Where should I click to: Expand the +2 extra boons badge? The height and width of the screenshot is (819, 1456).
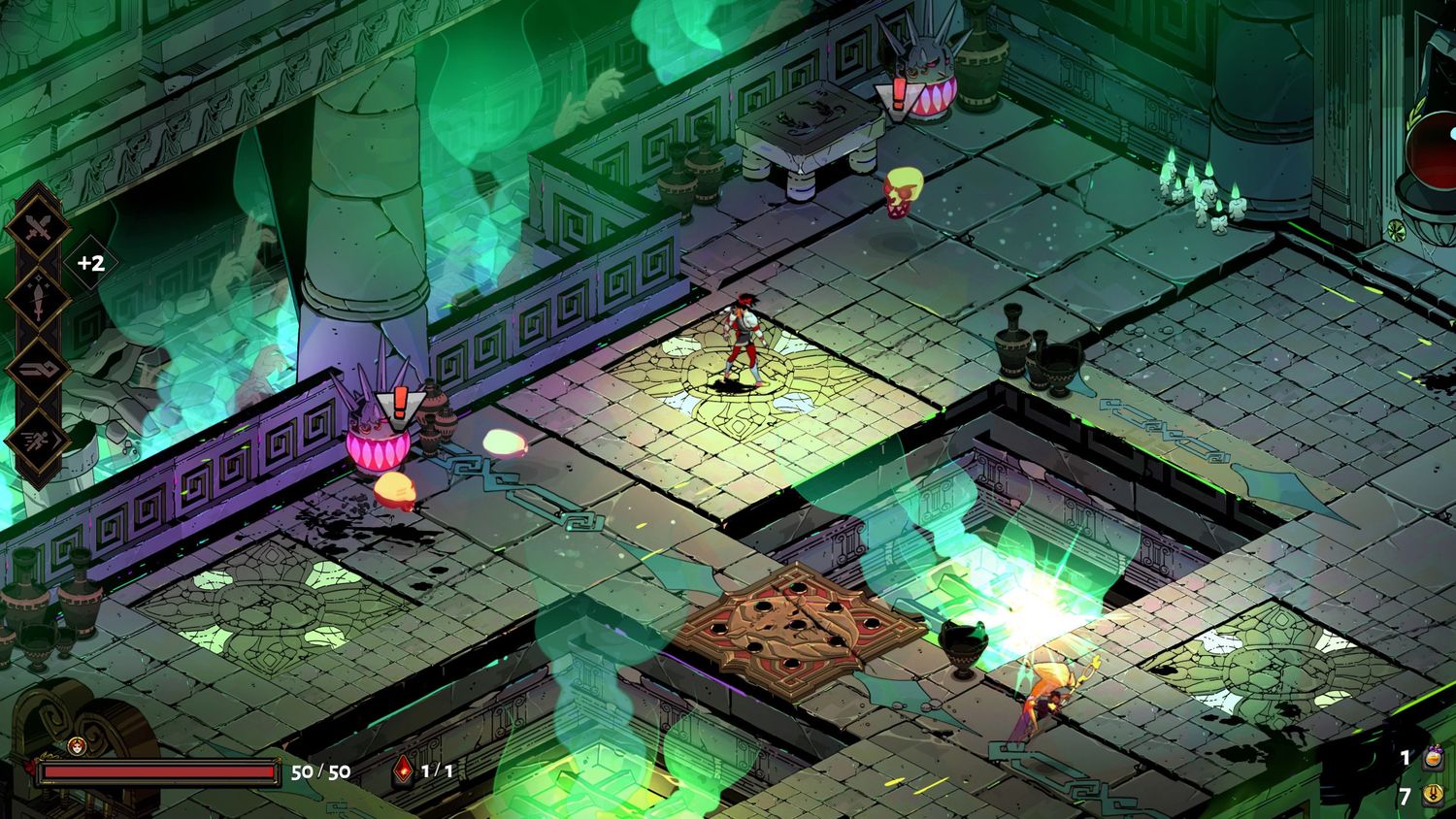(x=91, y=263)
